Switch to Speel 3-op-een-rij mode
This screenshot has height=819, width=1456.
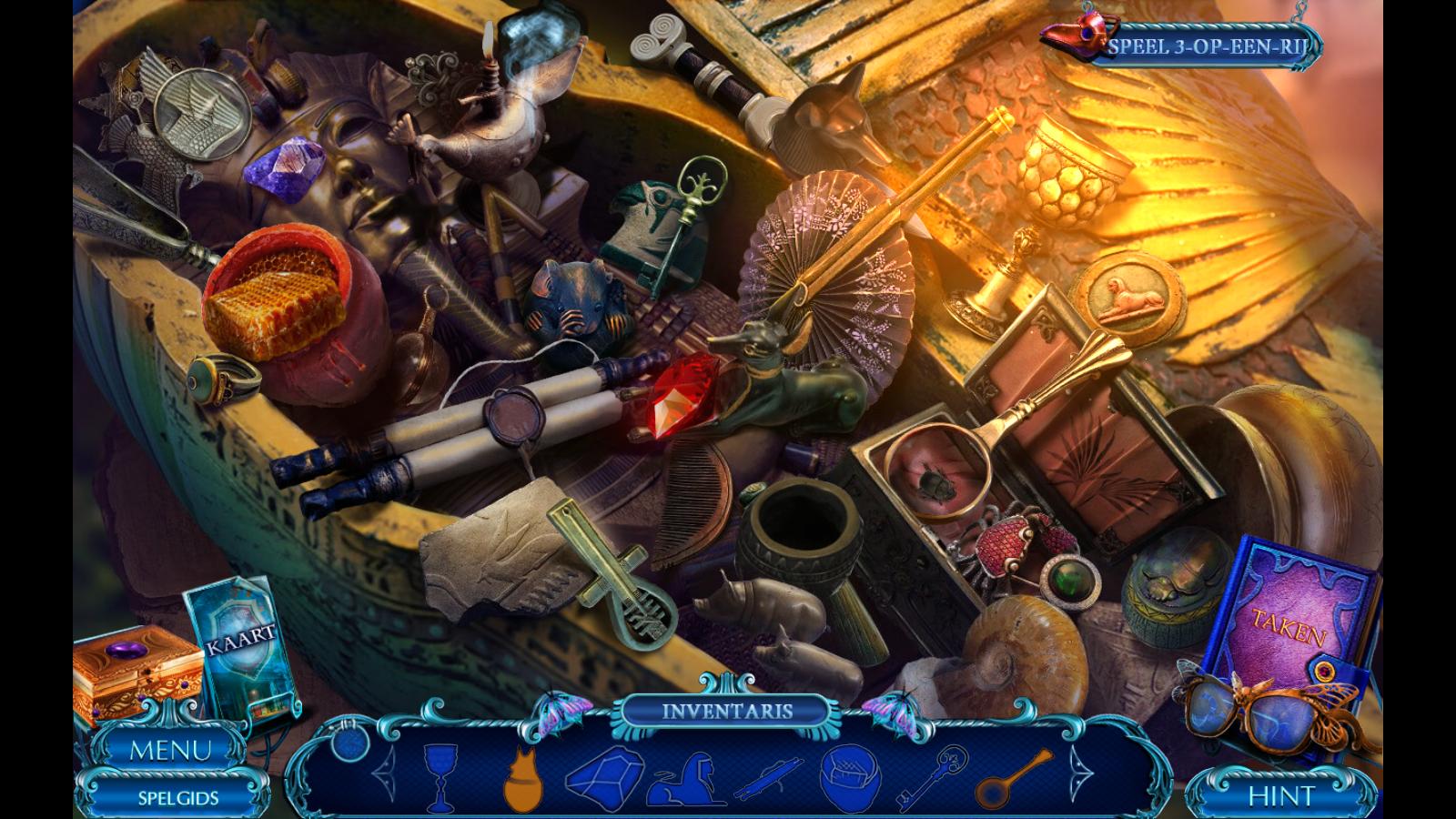pos(1204,46)
